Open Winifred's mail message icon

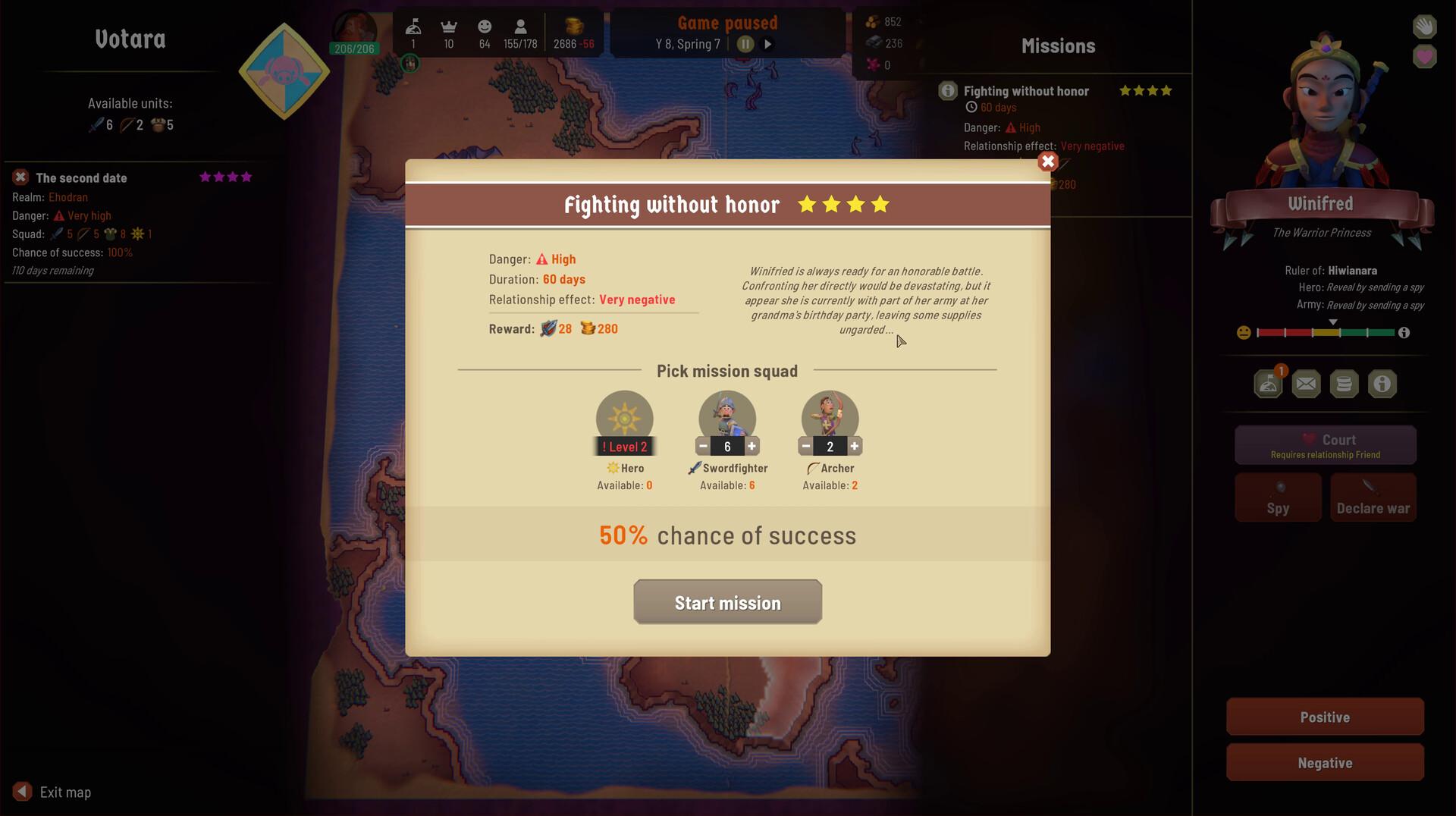click(1306, 384)
